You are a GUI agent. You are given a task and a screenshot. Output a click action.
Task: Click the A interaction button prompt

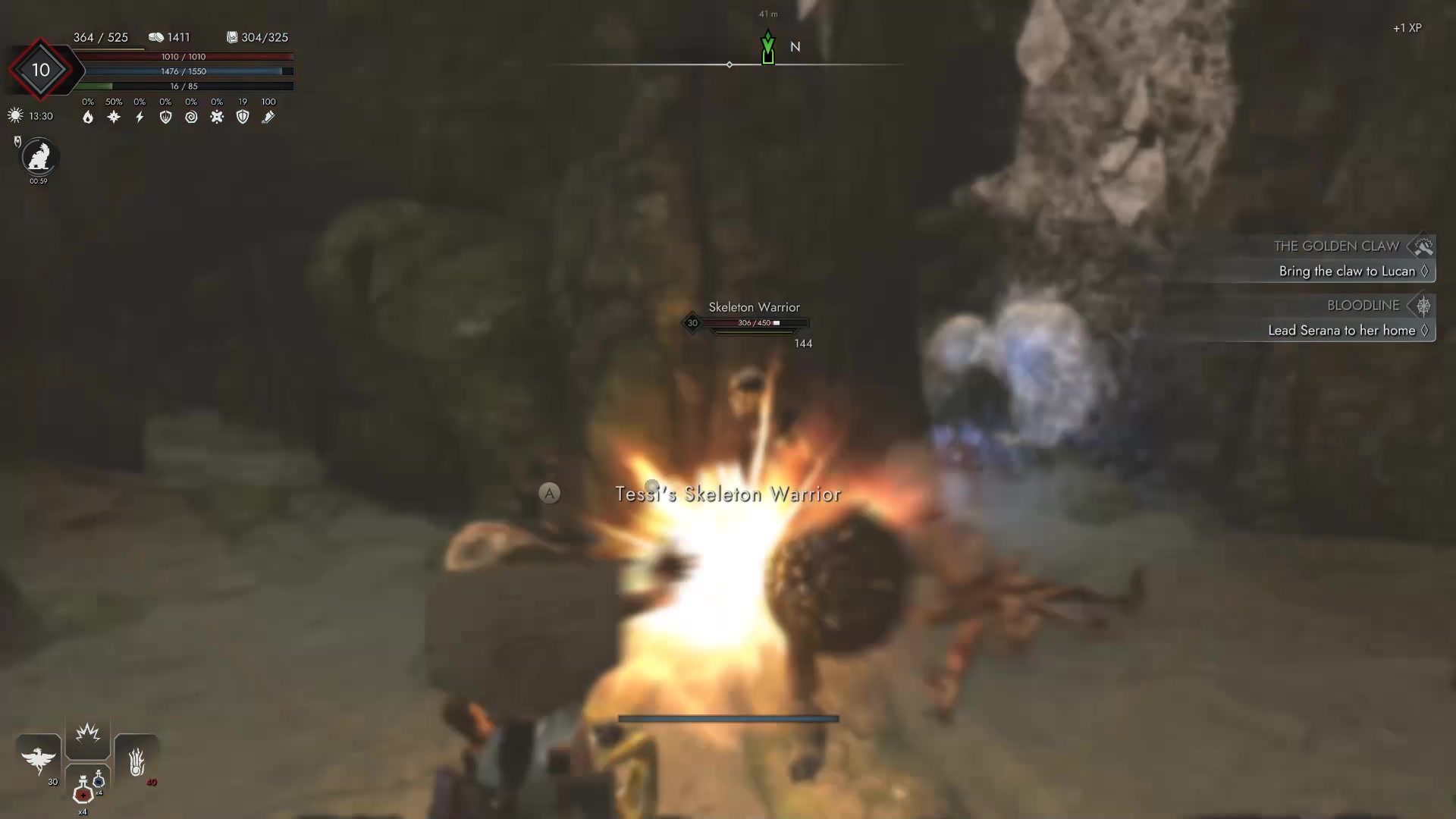(549, 493)
